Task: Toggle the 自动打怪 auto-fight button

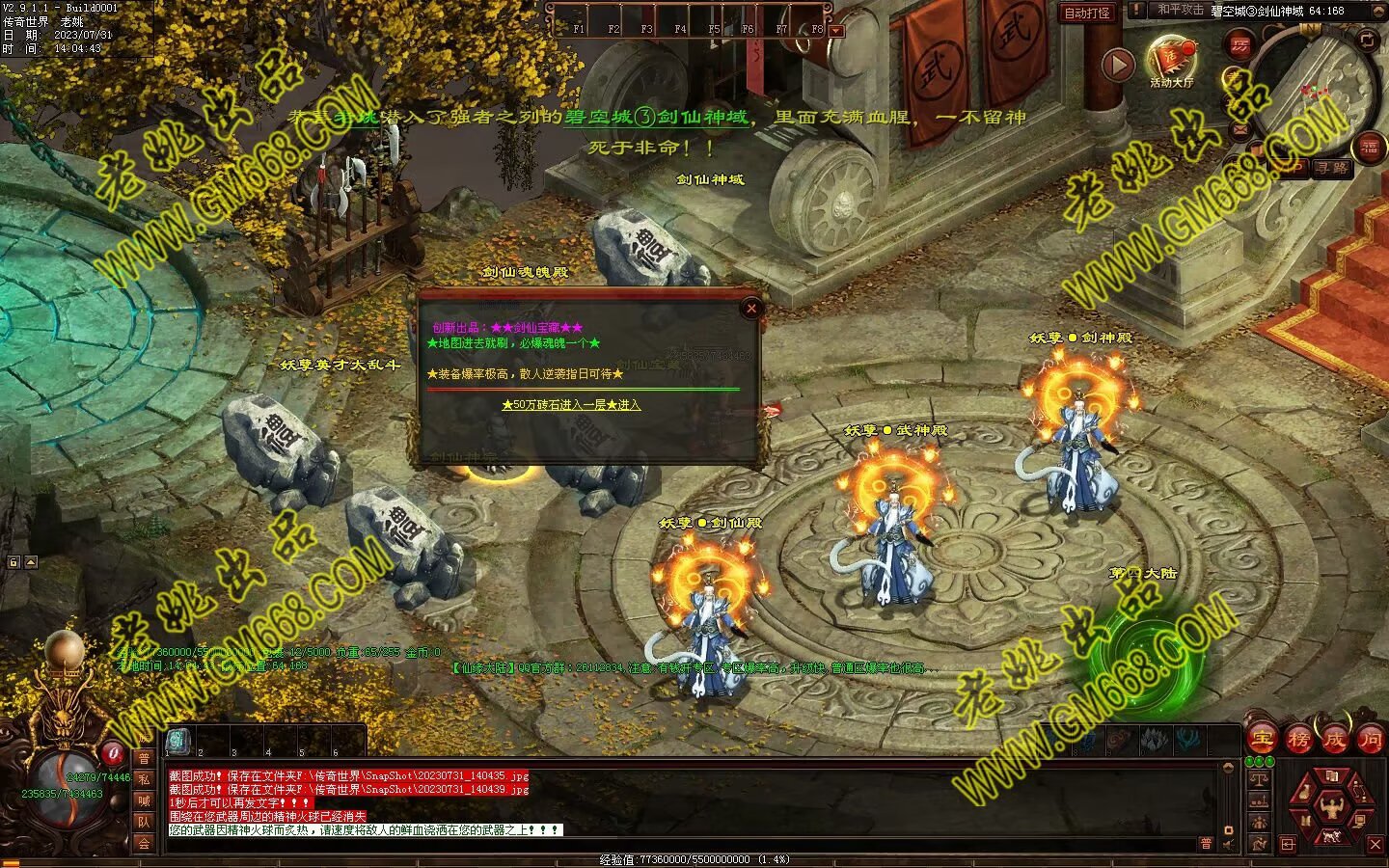Action: (1087, 13)
